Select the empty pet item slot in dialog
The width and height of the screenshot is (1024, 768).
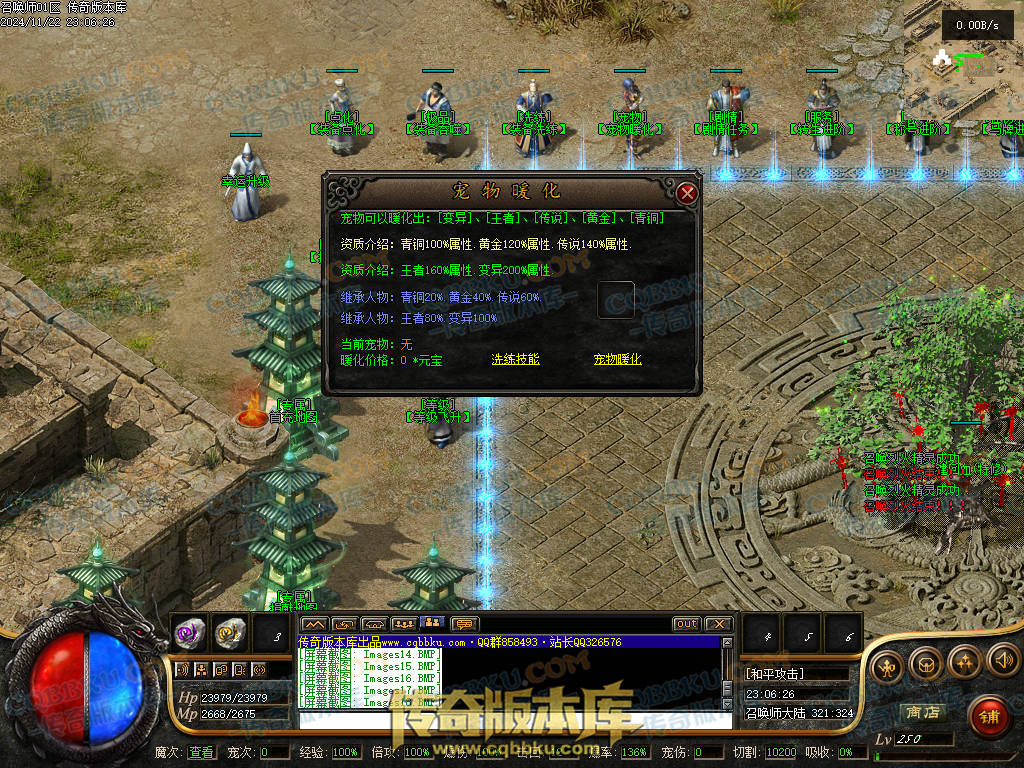(616, 300)
